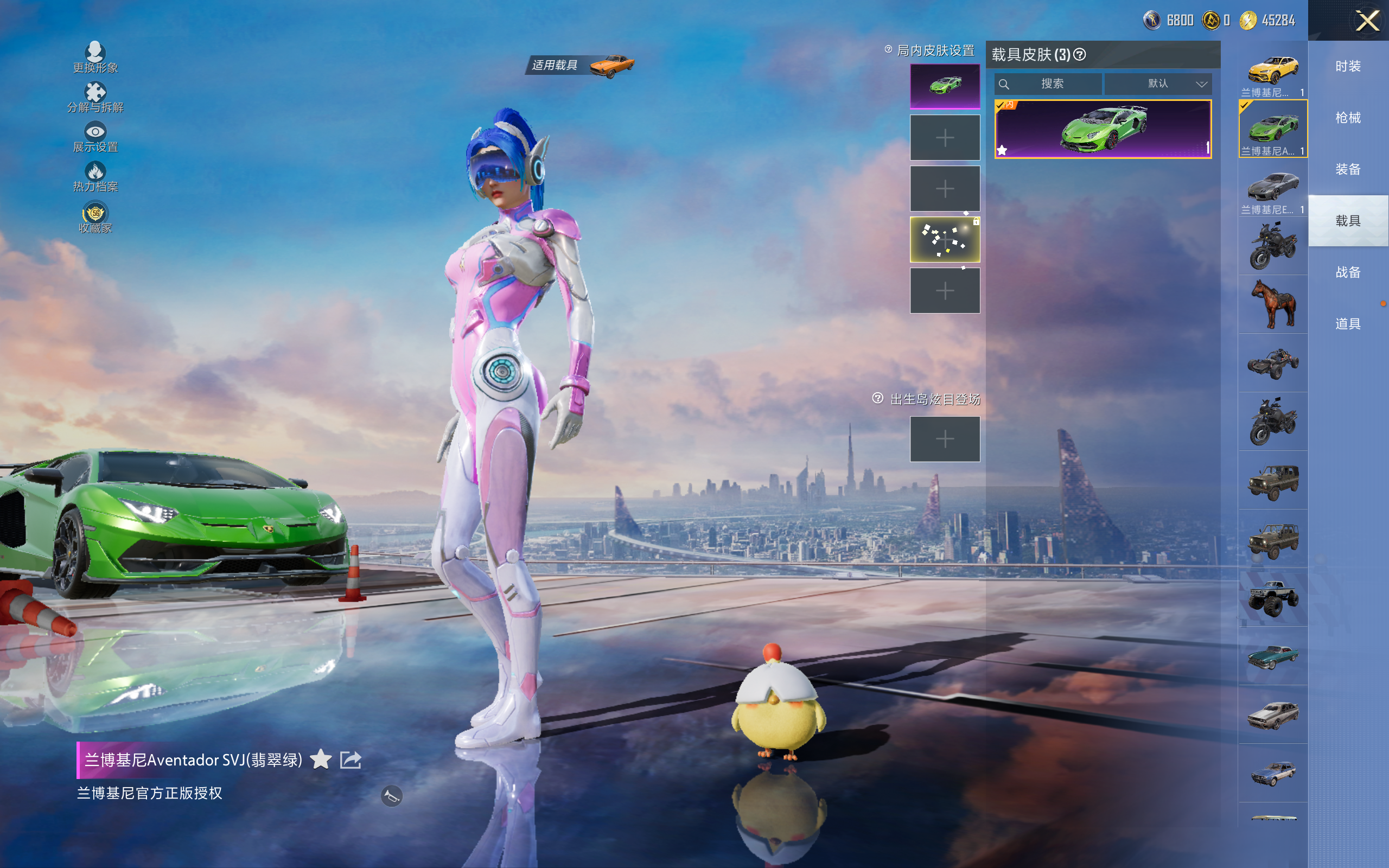Screen dimensions: 1389x868
Task: Open the 热力档案 profile
Action: [x=95, y=177]
